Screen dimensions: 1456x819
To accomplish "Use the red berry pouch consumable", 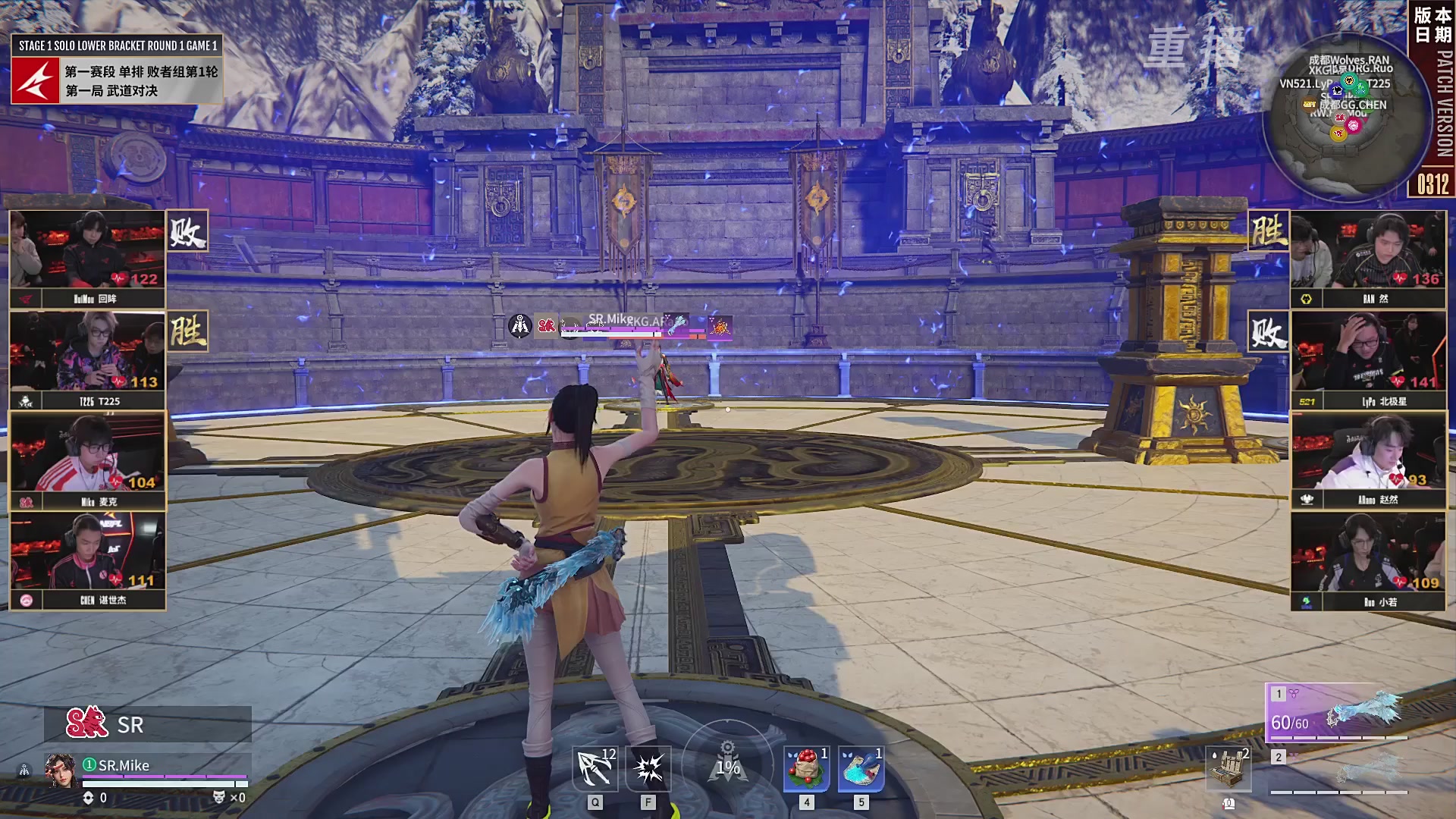I will (x=807, y=769).
